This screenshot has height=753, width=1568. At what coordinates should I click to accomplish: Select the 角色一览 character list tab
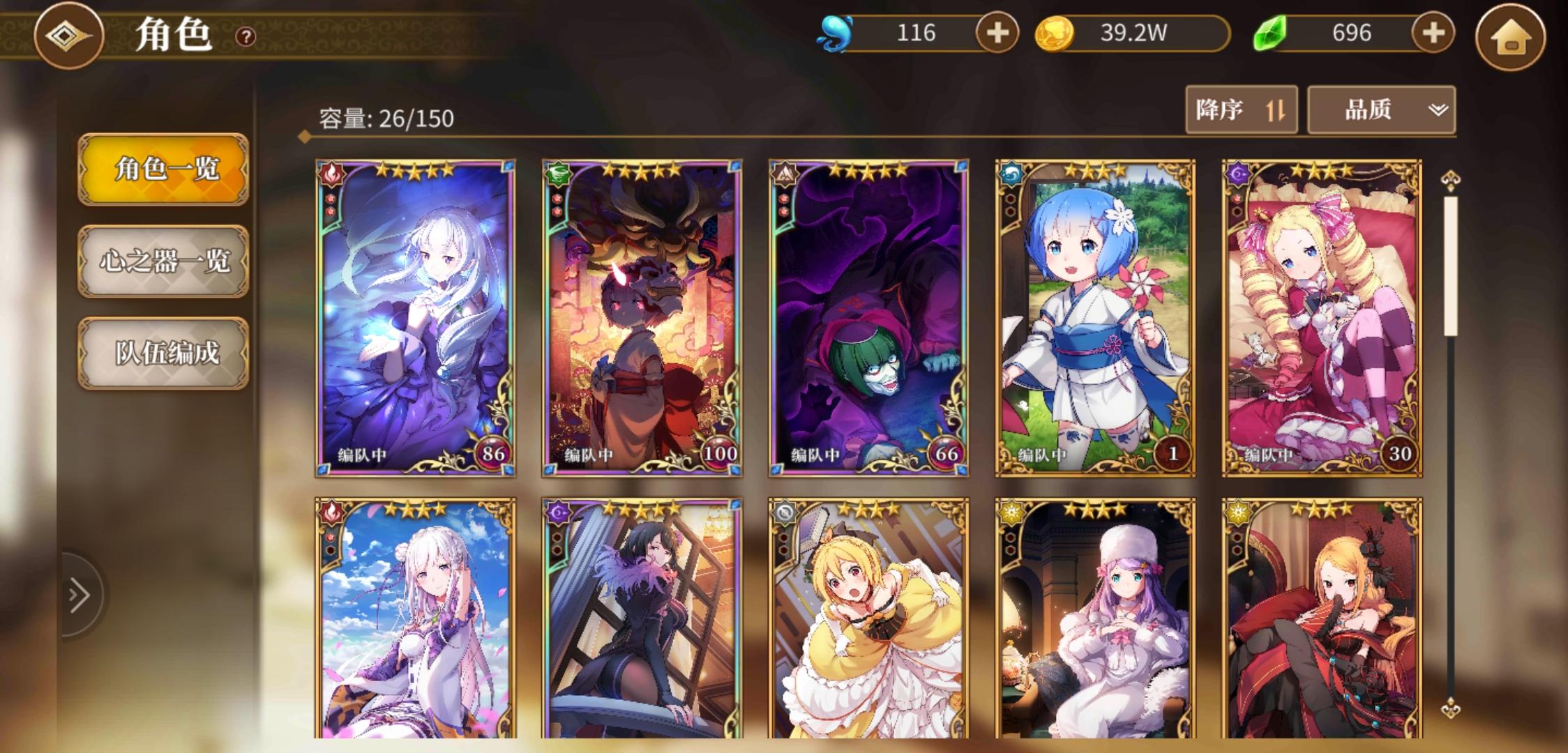[163, 167]
